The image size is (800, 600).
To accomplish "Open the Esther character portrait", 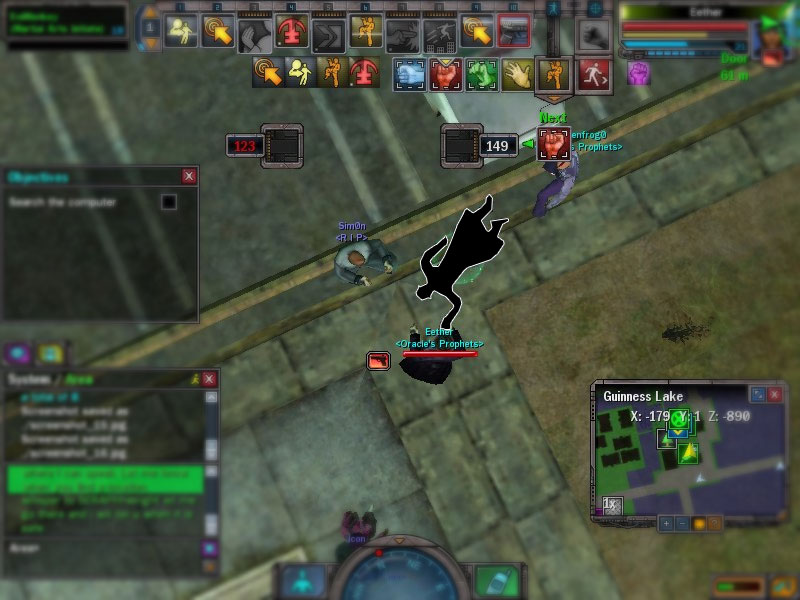I will (770, 42).
